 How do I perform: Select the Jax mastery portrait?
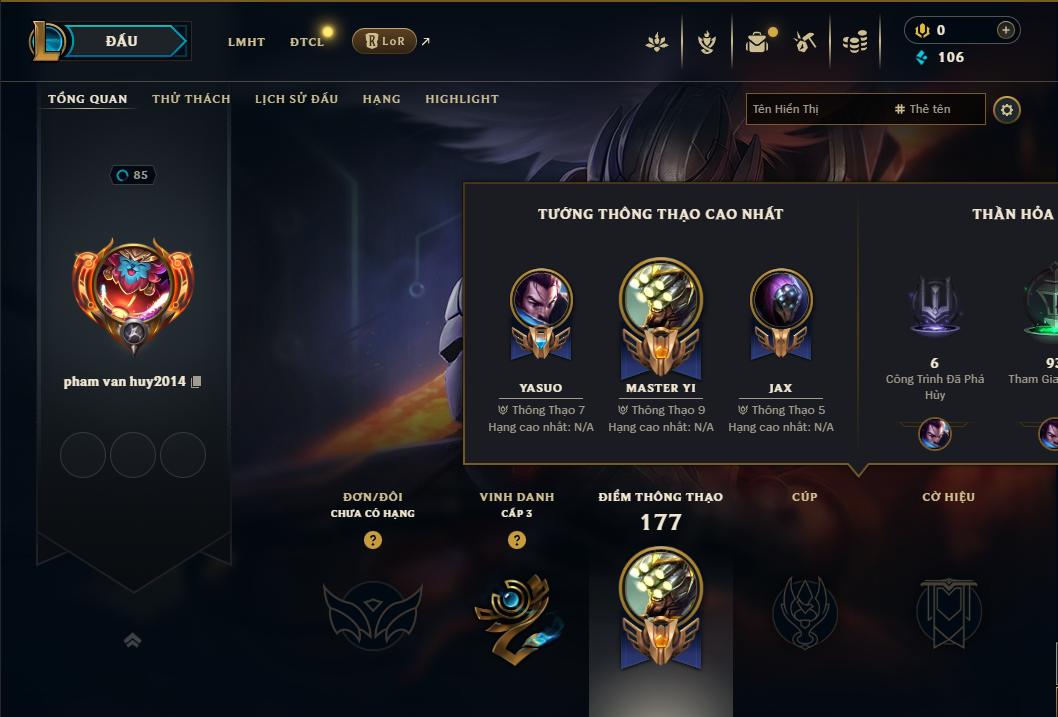(x=781, y=299)
